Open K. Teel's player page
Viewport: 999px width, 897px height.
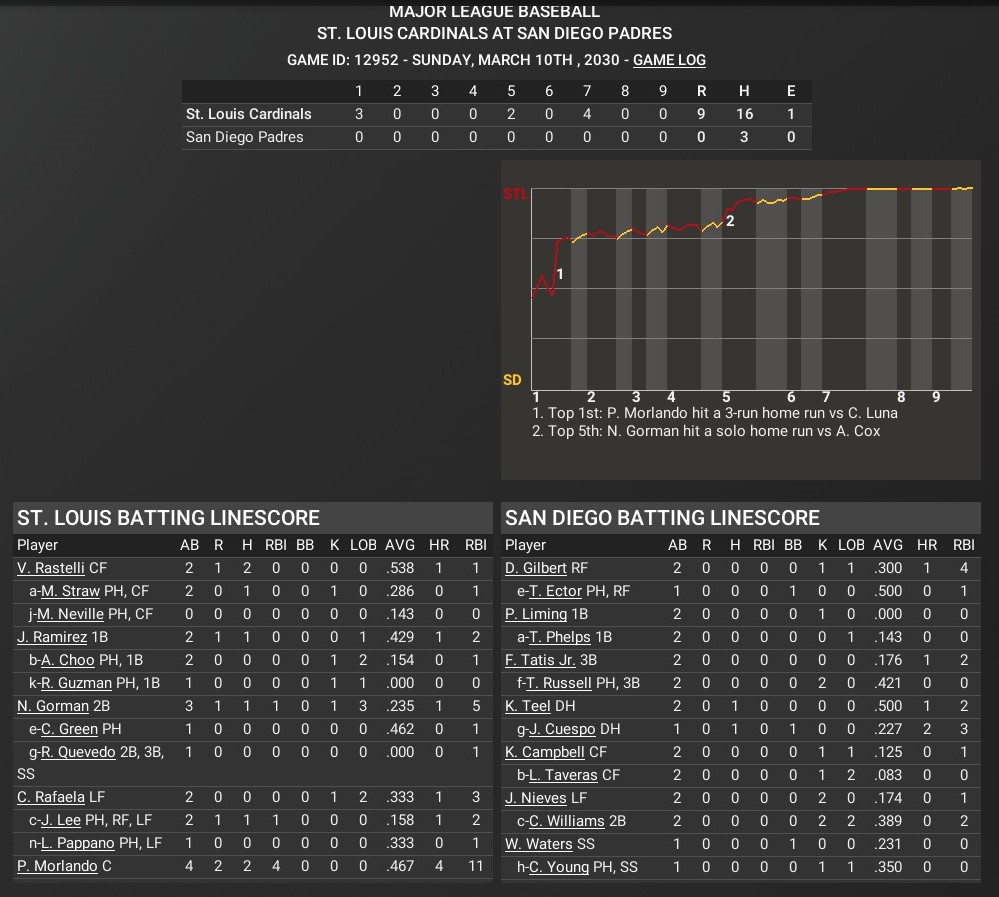(528, 706)
